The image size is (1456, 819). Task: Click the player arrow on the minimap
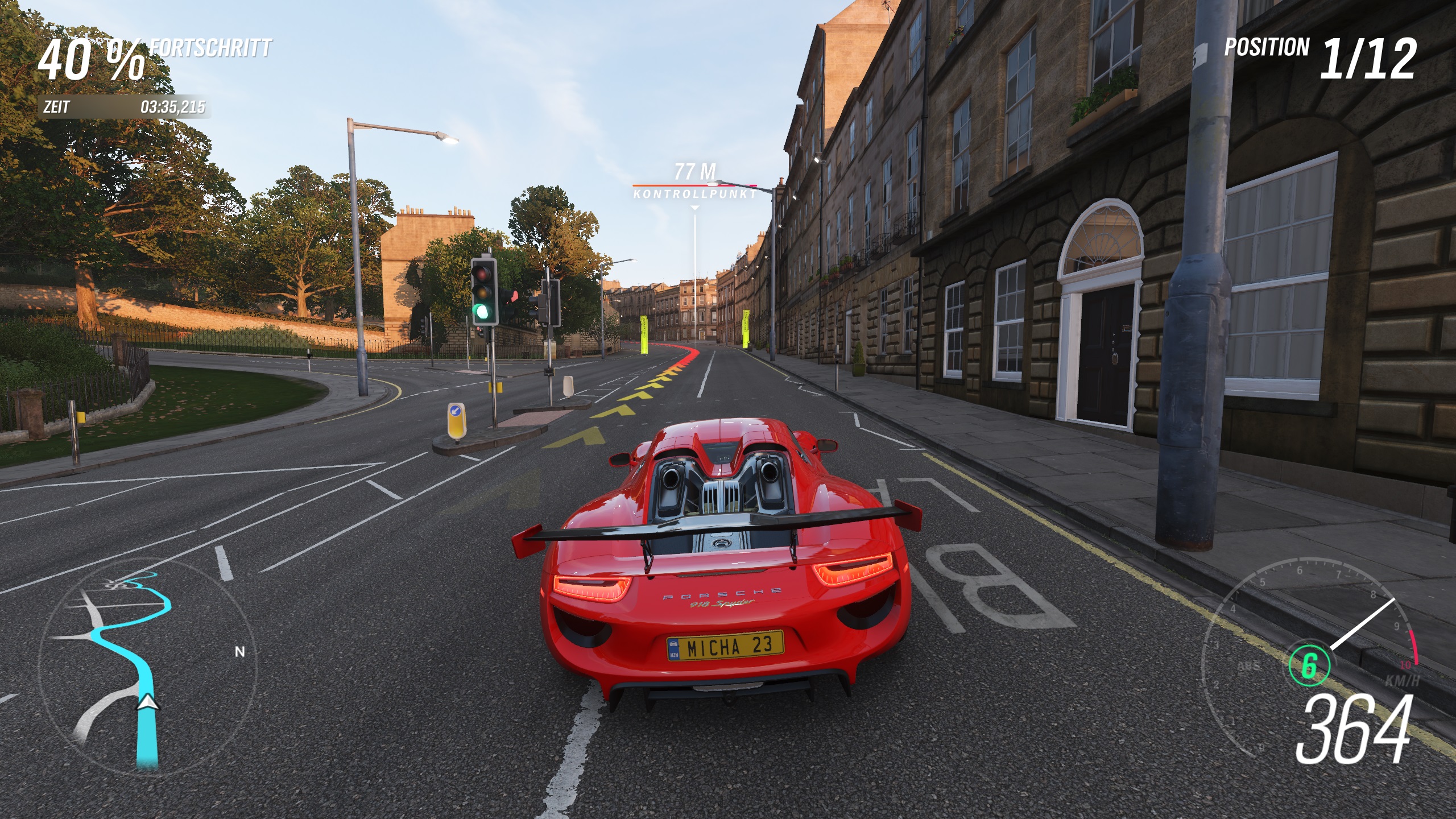pos(148,703)
